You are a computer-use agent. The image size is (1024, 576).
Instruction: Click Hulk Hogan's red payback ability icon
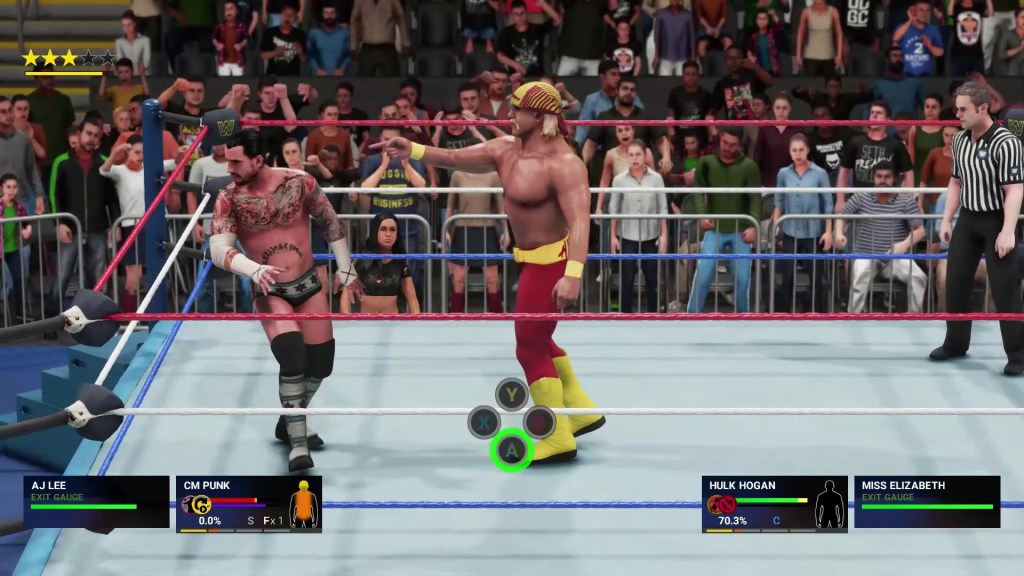pyautogui.click(x=722, y=504)
